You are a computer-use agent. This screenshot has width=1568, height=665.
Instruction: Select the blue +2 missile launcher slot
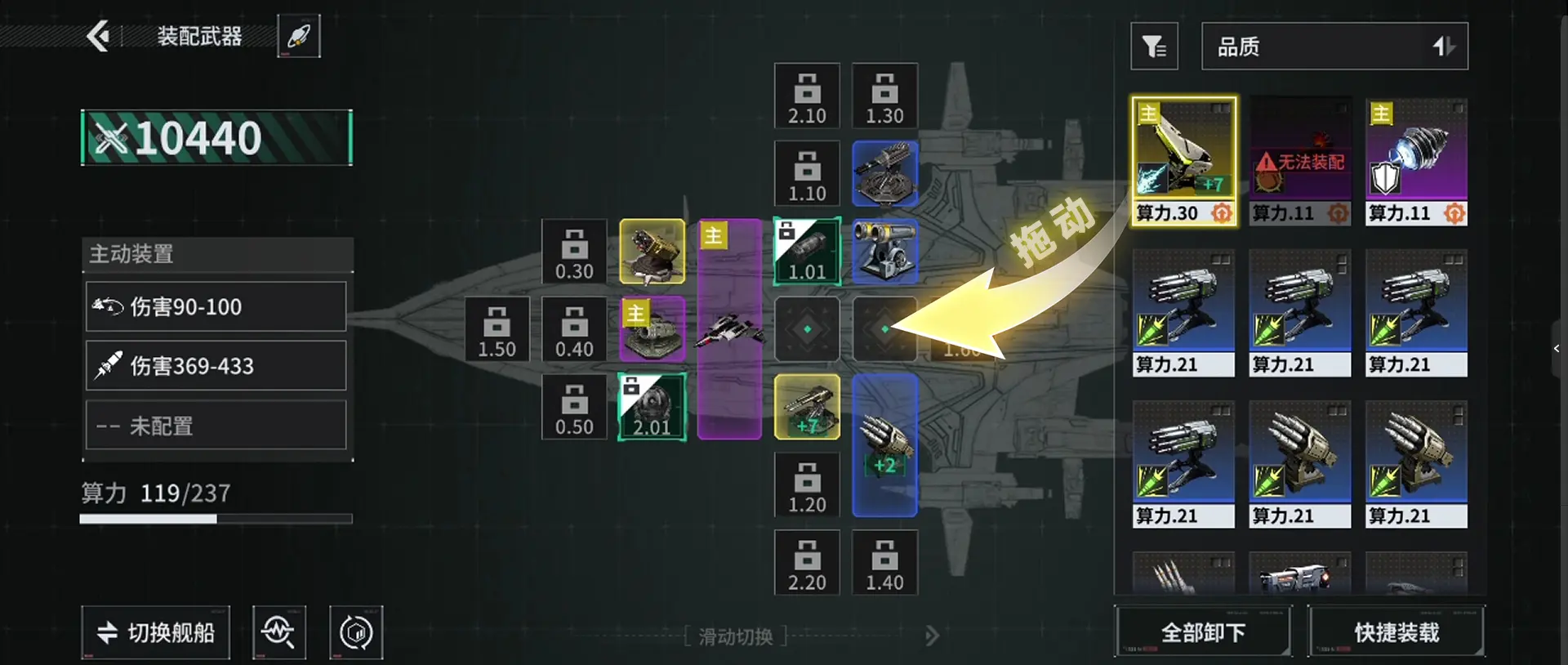tap(884, 445)
